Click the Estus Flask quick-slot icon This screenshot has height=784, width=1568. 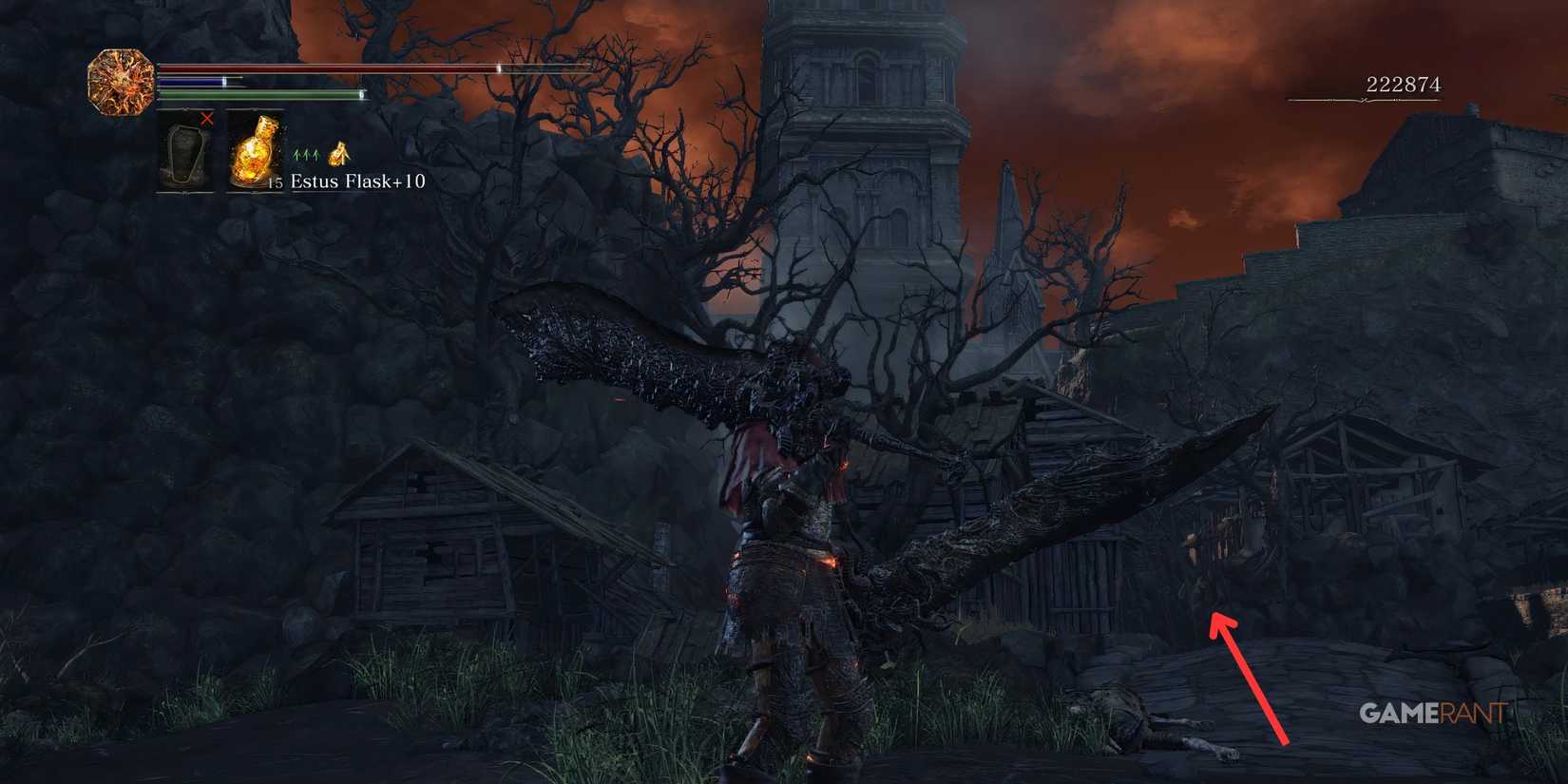(255, 150)
